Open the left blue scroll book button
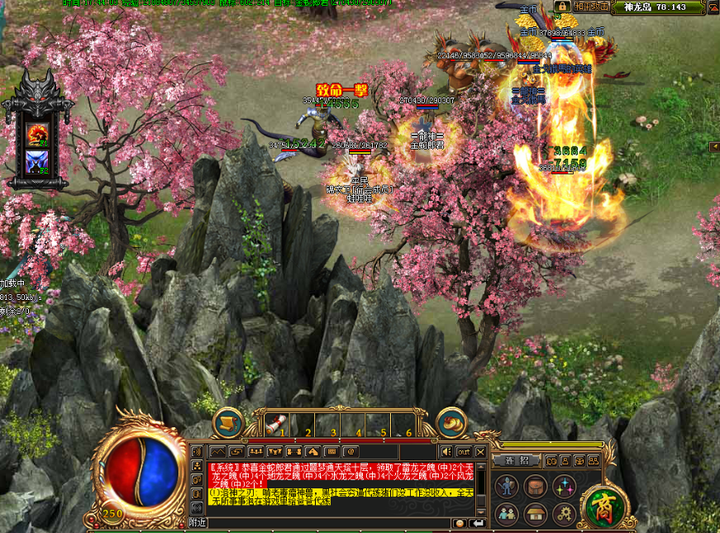 pos(229,422)
